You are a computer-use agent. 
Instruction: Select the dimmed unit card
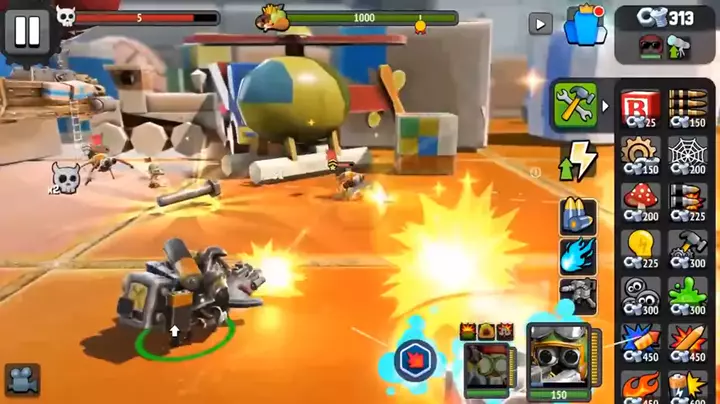click(x=486, y=363)
